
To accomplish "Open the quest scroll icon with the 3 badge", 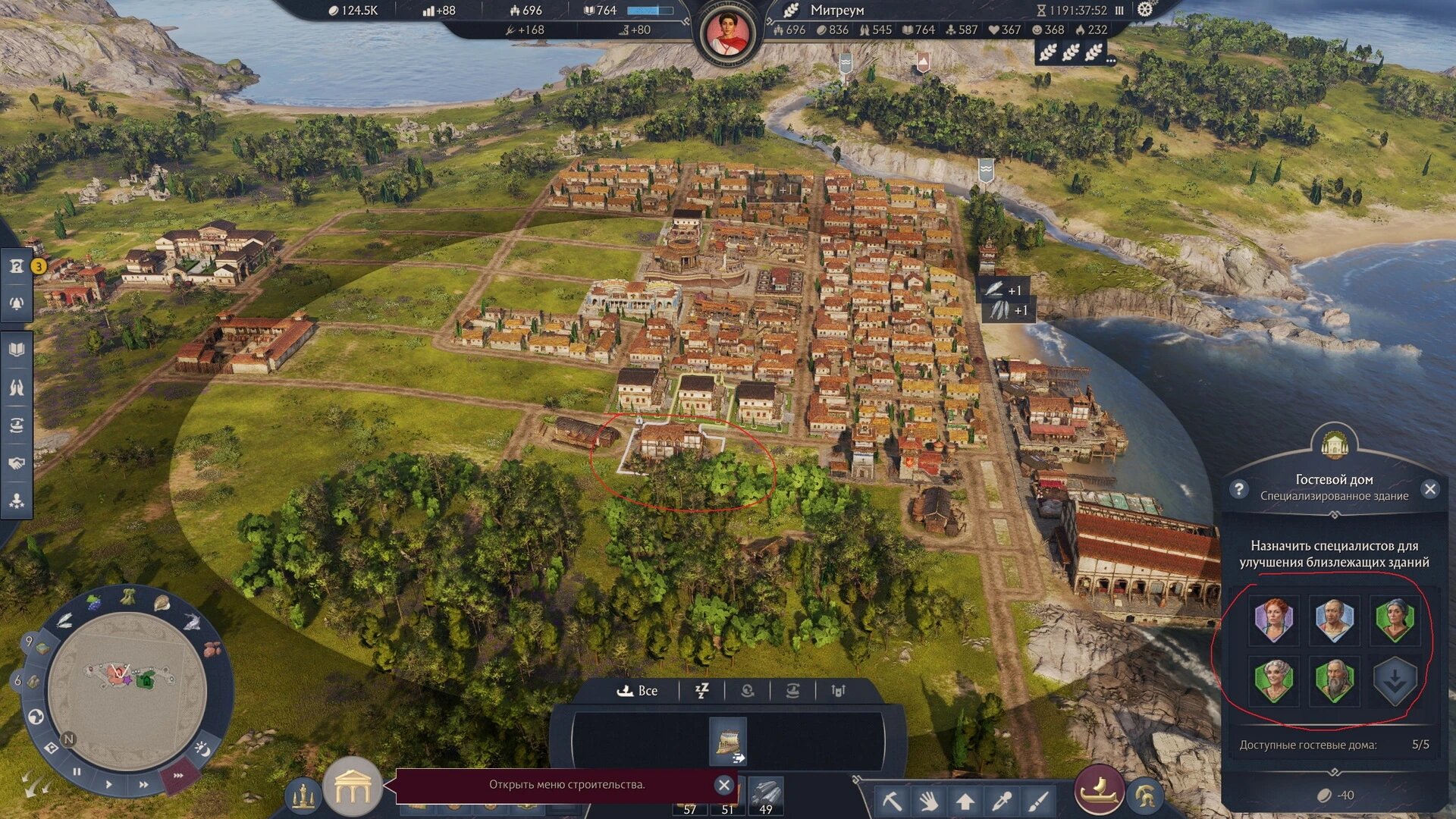I will coord(15,266).
